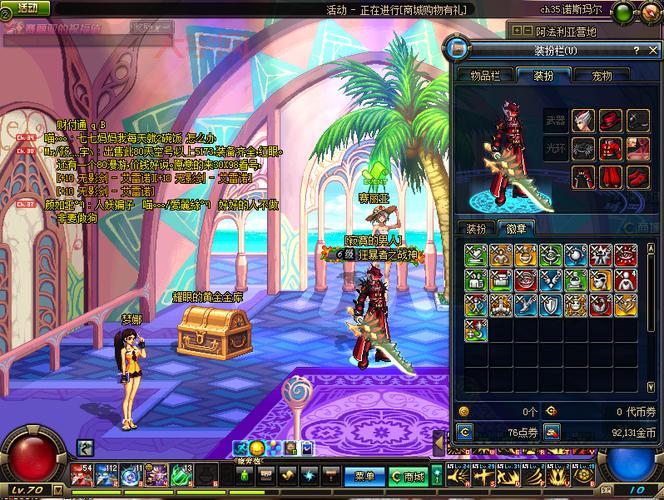Switch to the 物品栏 inventory tab
This screenshot has width=664, height=500.
pyautogui.click(x=486, y=74)
